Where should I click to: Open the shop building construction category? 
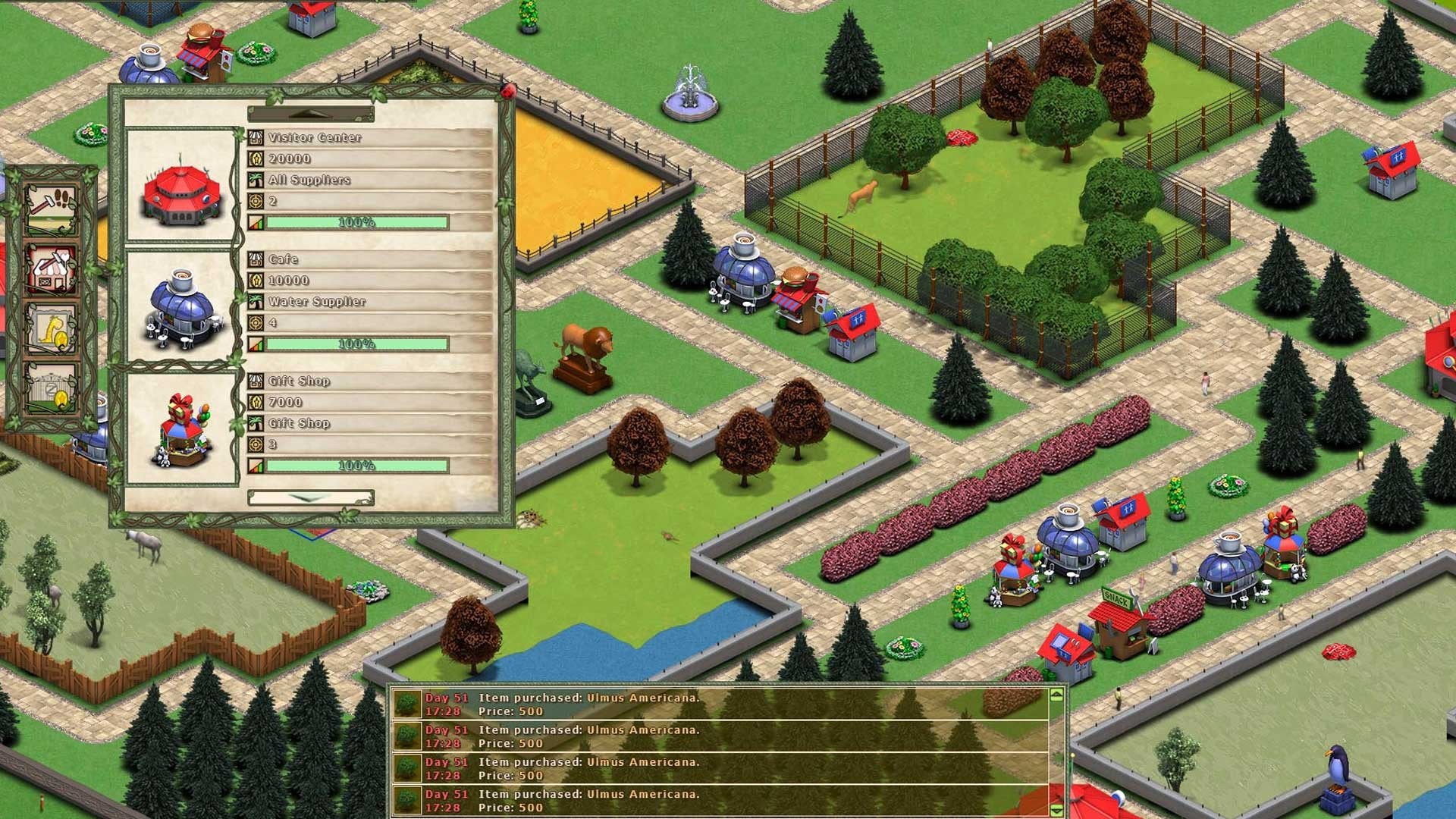tap(52, 269)
